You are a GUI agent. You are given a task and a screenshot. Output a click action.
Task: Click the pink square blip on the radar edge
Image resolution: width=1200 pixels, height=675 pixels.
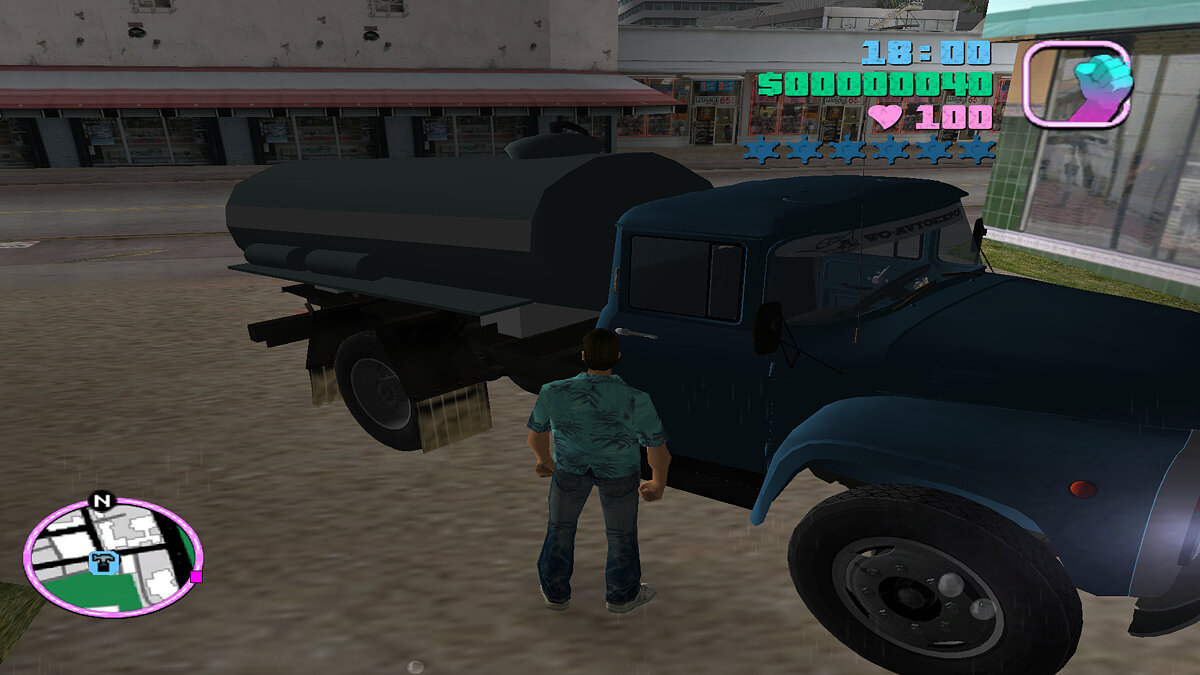[x=196, y=577]
